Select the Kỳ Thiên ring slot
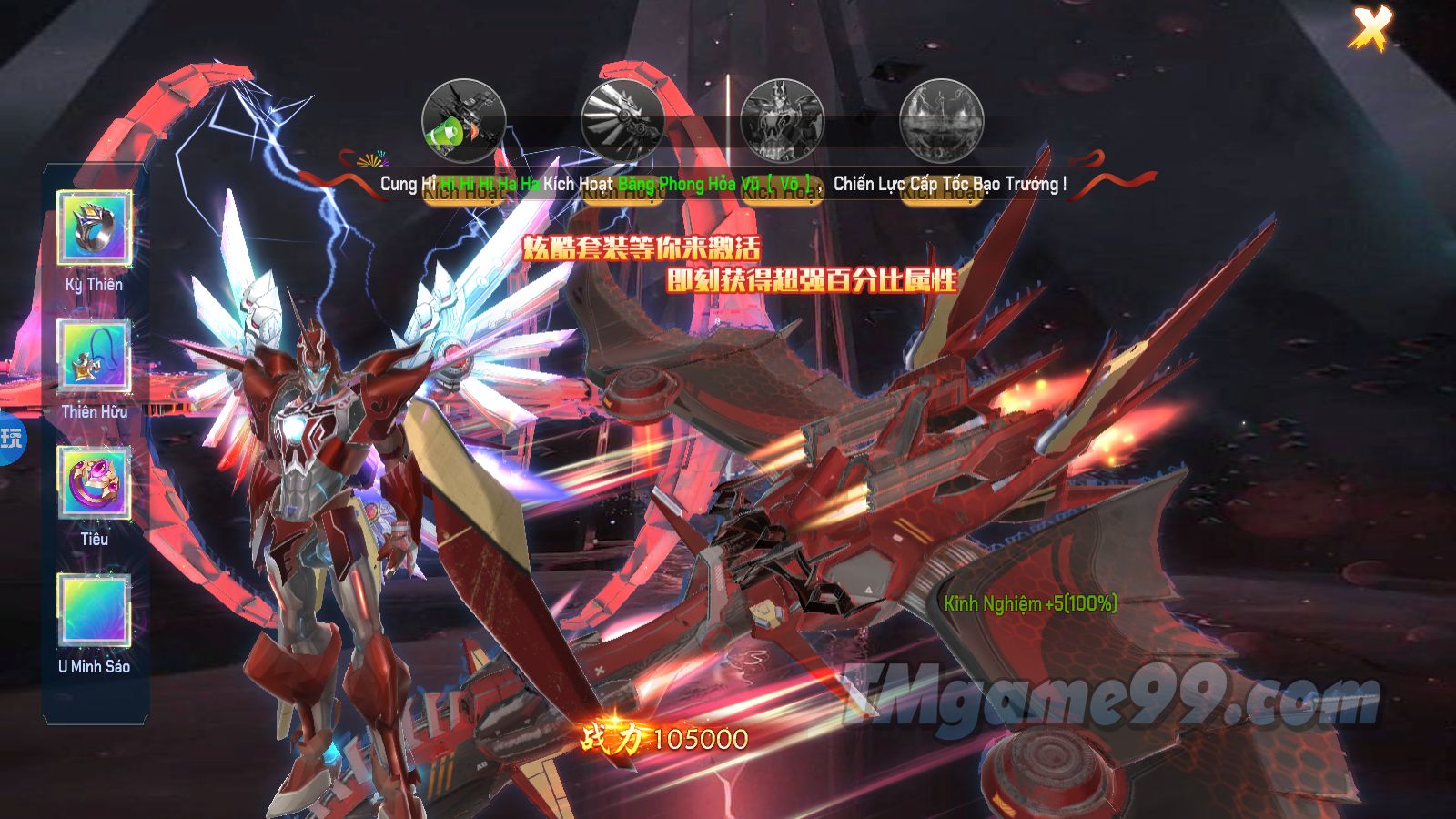 (x=95, y=227)
